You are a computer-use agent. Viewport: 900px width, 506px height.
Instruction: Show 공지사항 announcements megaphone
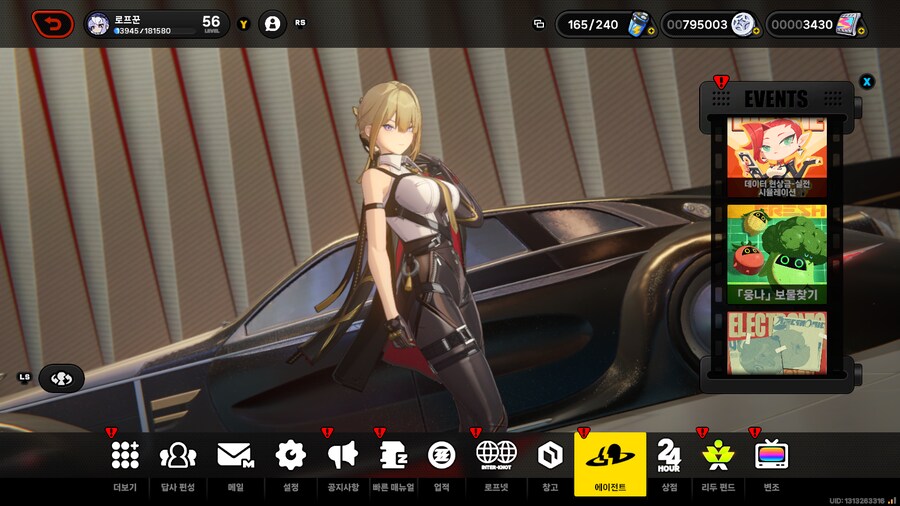[x=342, y=462]
